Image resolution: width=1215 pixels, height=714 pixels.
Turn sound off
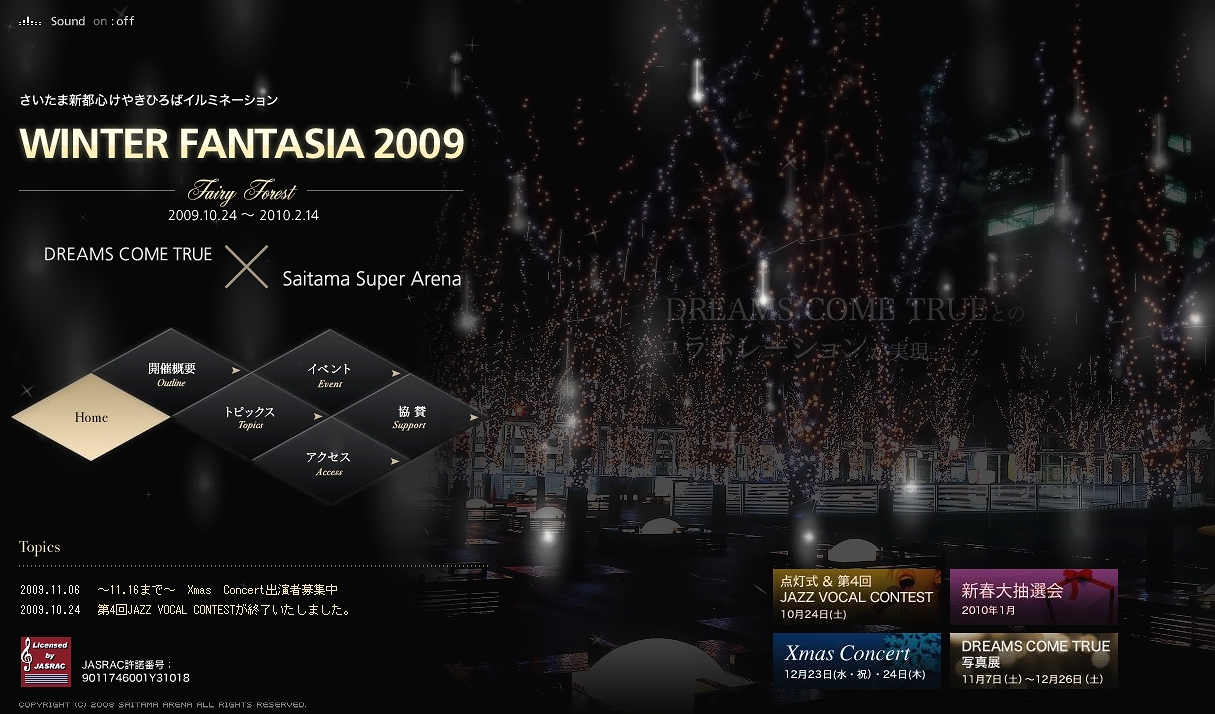pyautogui.click(x=125, y=21)
